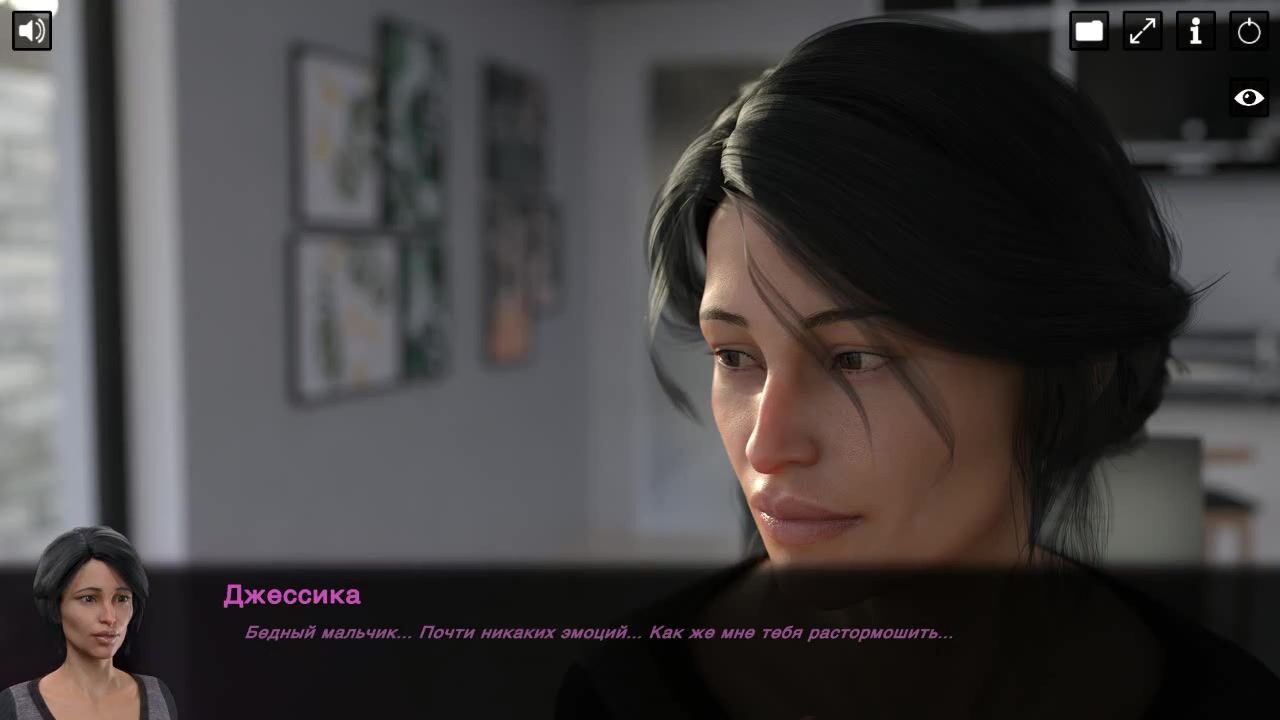Open the save folder icon
Viewport: 1280px width, 720px height.
[x=1089, y=31]
